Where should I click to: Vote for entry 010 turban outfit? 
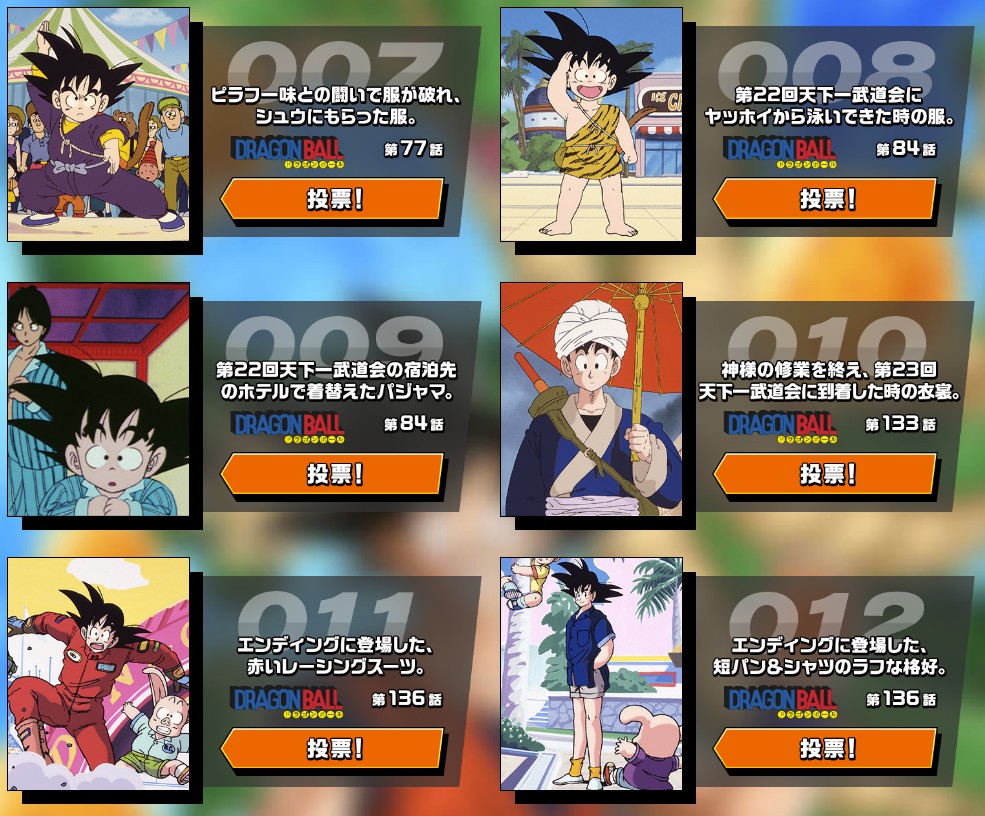click(825, 474)
